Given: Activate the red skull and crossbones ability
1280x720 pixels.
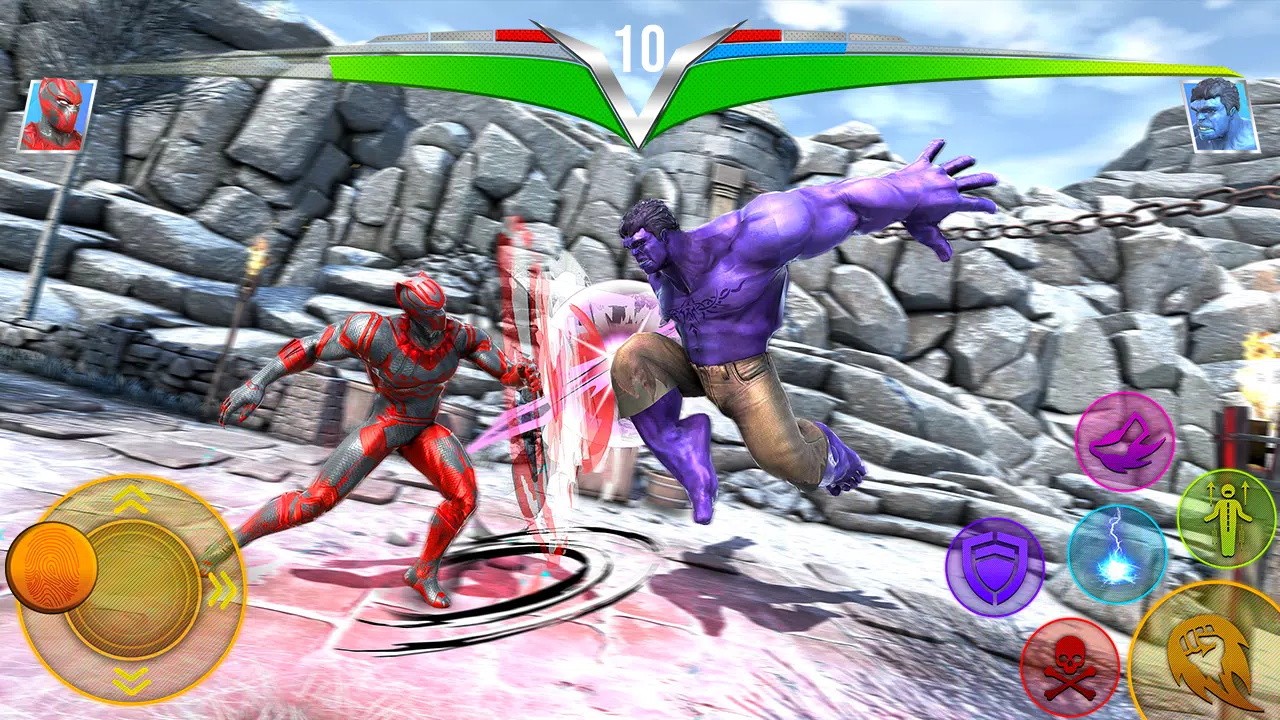Looking at the screenshot, I should [x=1069, y=667].
